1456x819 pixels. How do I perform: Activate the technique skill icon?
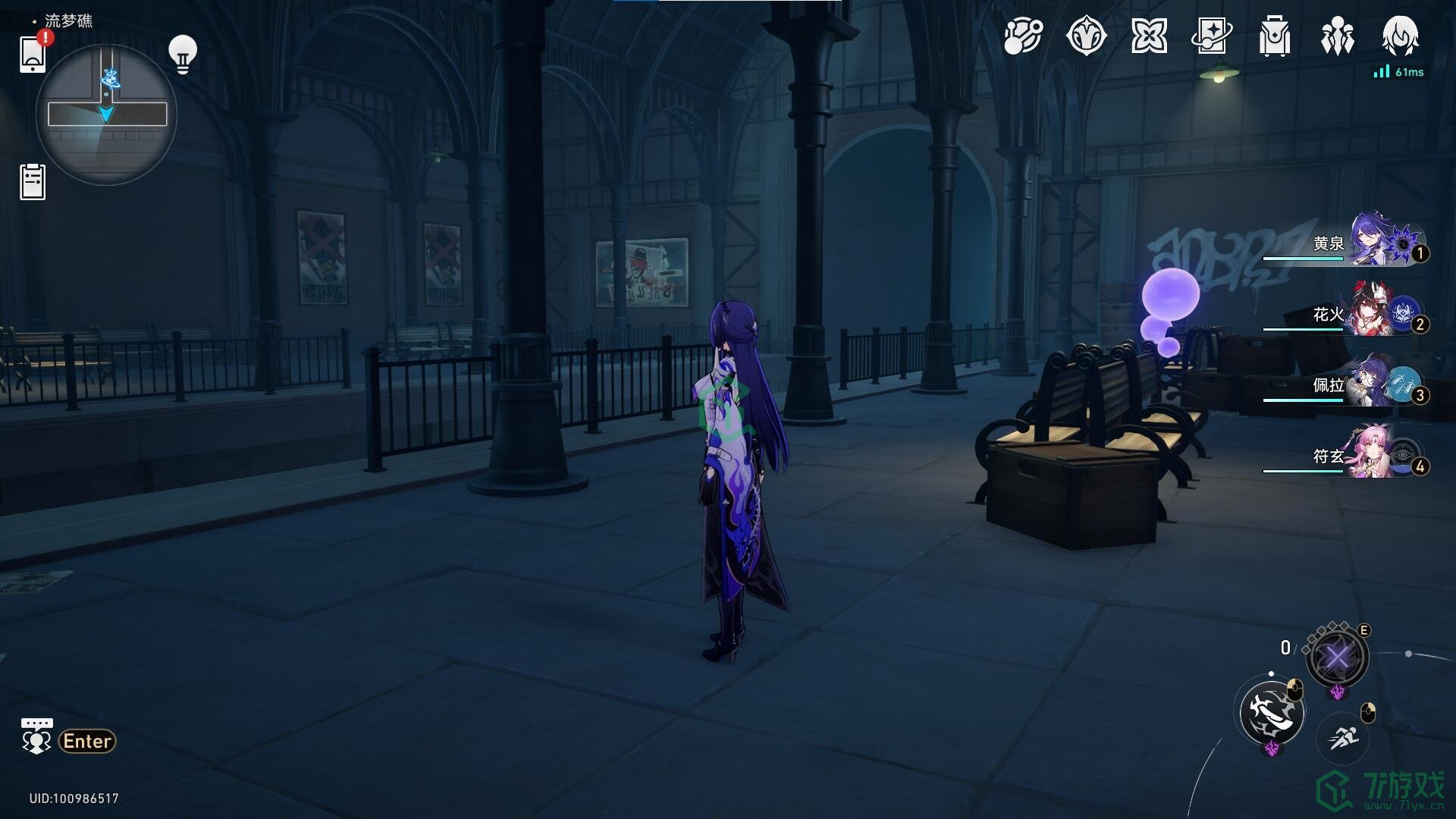pos(1337,657)
